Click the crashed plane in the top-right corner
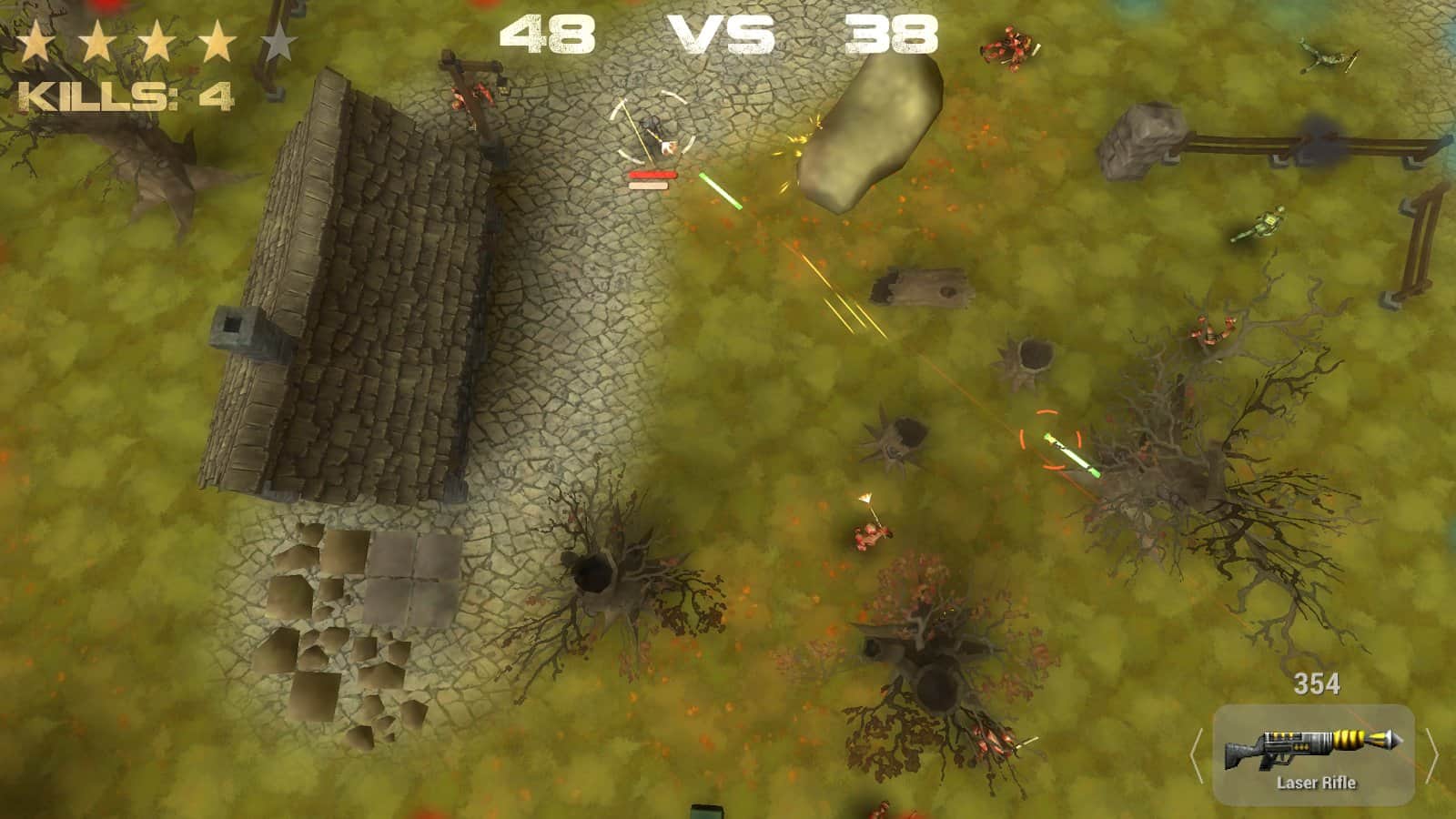Screen dimensions: 1456x819 (x=1329, y=55)
